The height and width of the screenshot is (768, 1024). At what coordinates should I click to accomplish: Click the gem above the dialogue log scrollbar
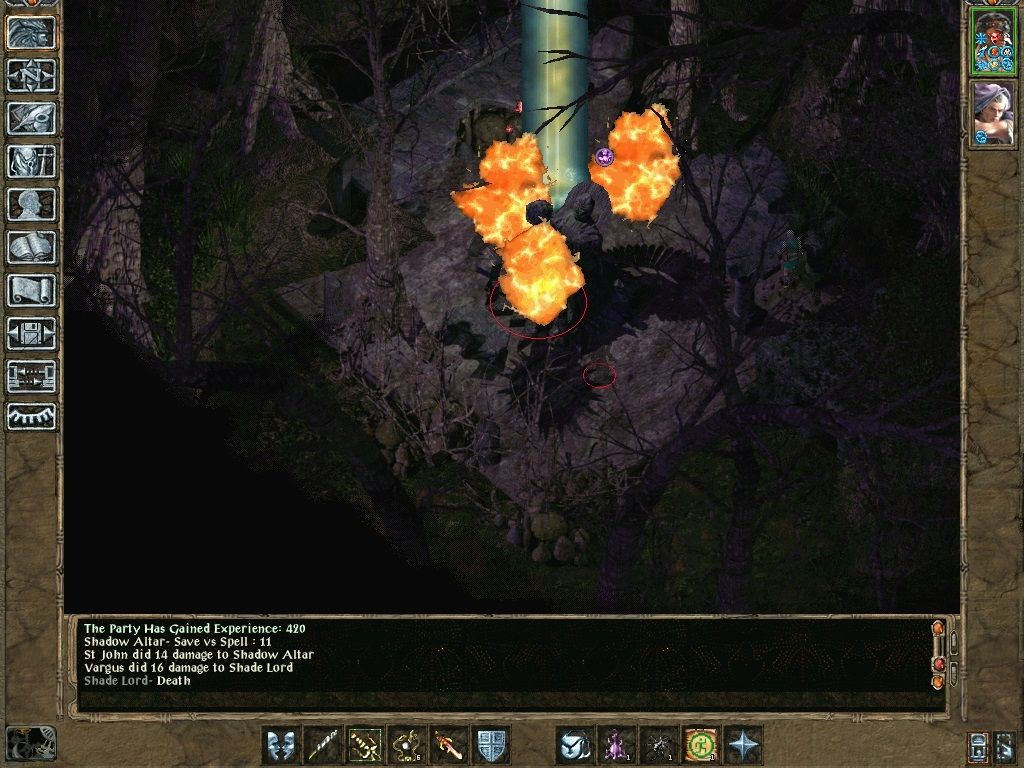(938, 629)
